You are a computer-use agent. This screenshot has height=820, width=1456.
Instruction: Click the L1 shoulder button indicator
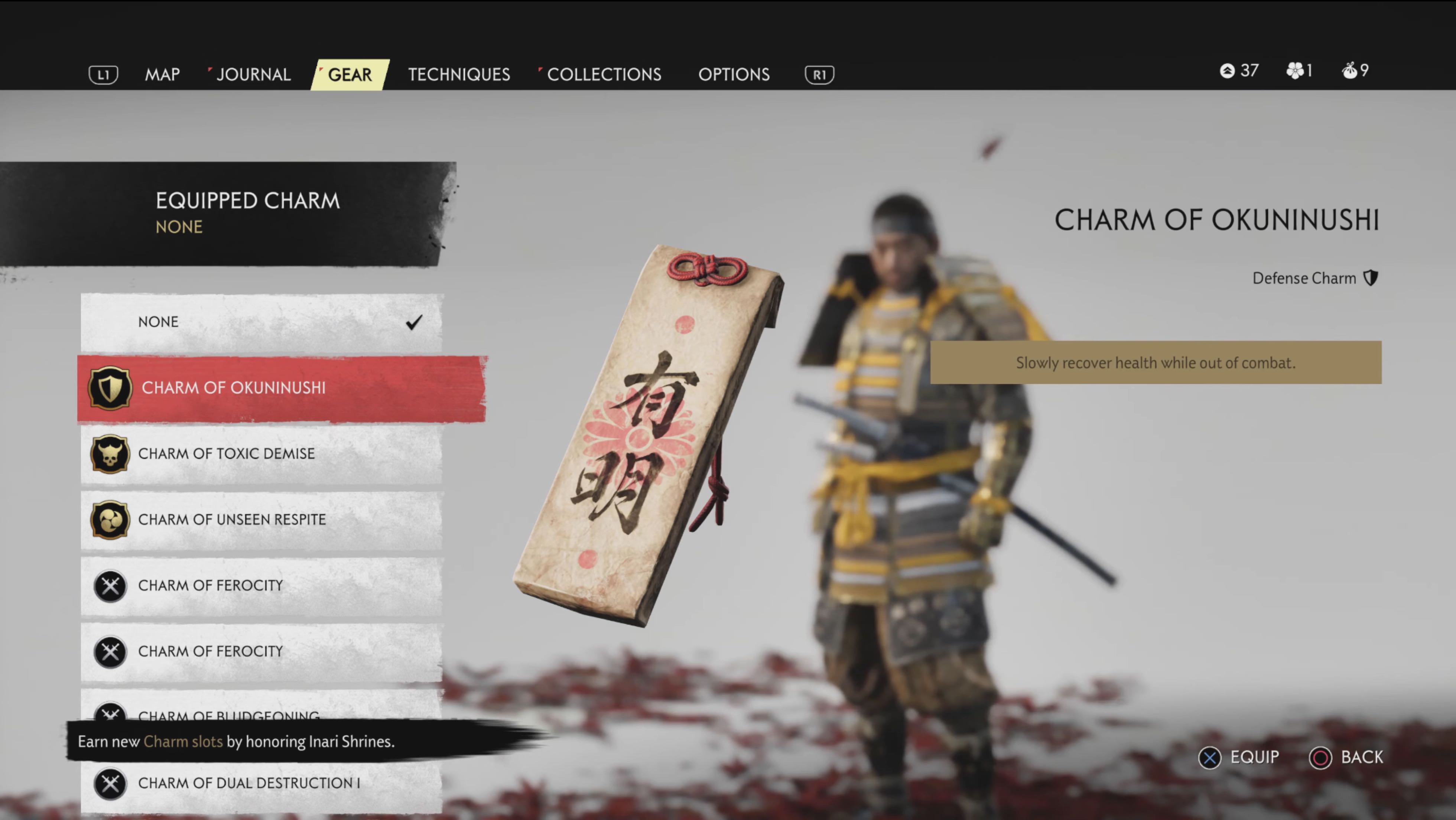tap(103, 74)
